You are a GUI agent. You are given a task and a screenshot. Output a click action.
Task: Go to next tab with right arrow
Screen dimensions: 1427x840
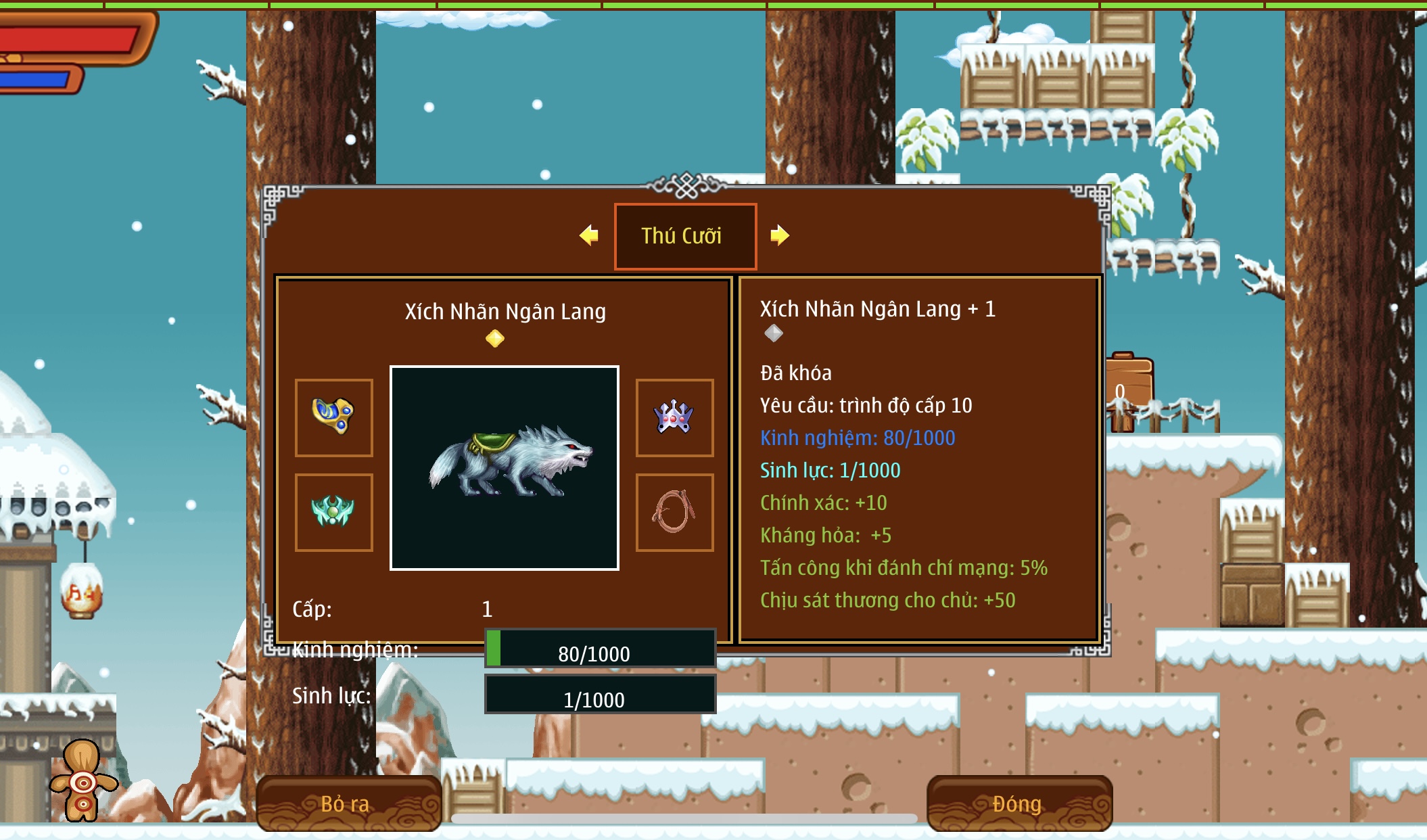[x=780, y=235]
